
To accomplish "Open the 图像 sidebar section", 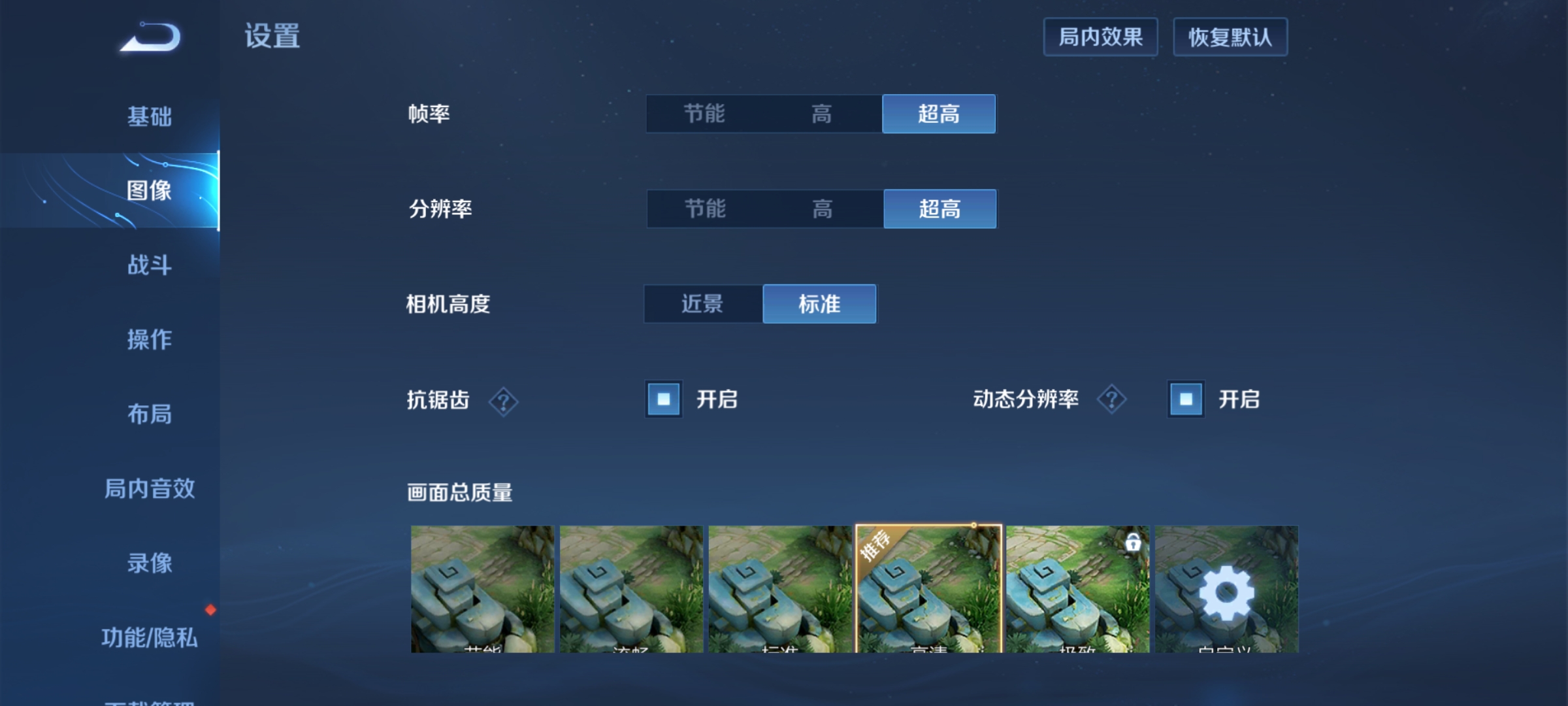I will pos(150,190).
